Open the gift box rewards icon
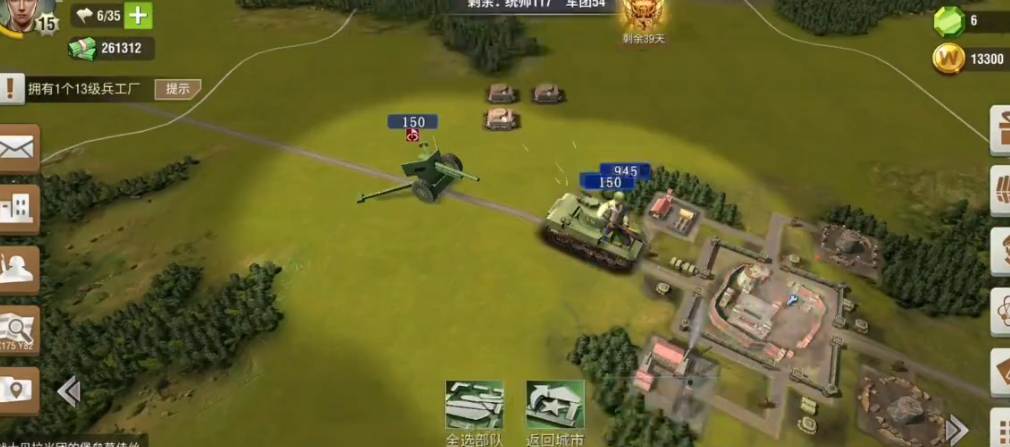The image size is (1010, 447). (1000, 130)
